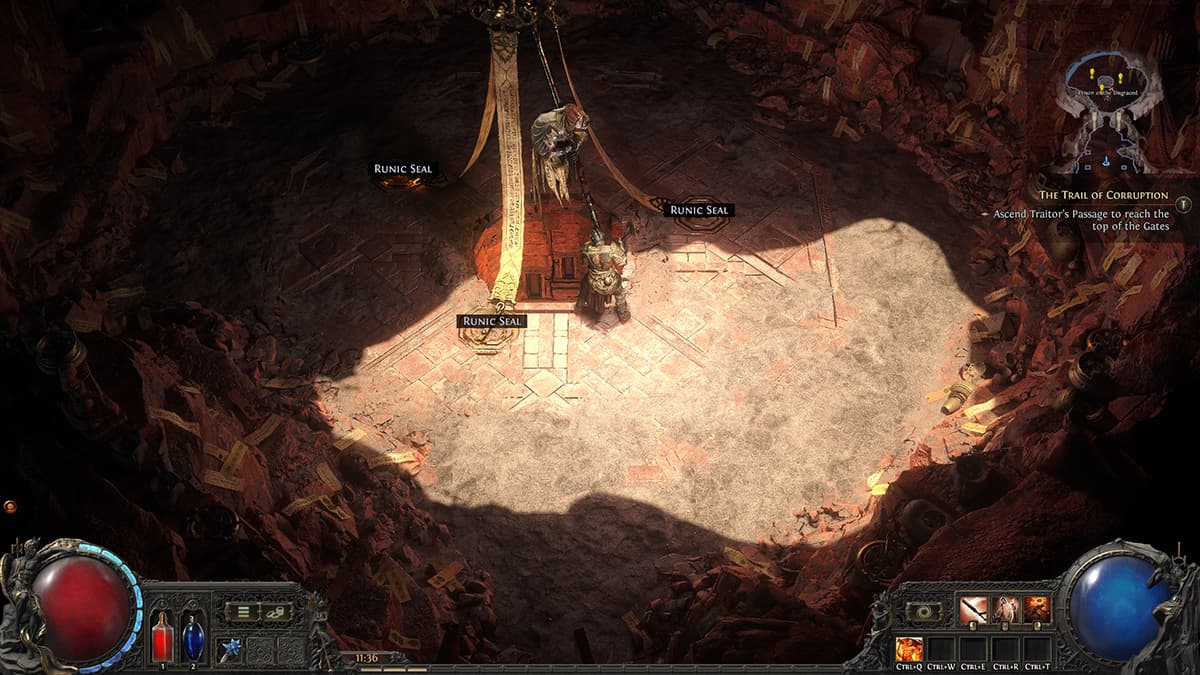Open the coin stack shop button
Screen dimensions: 1200x675
(x=275, y=612)
